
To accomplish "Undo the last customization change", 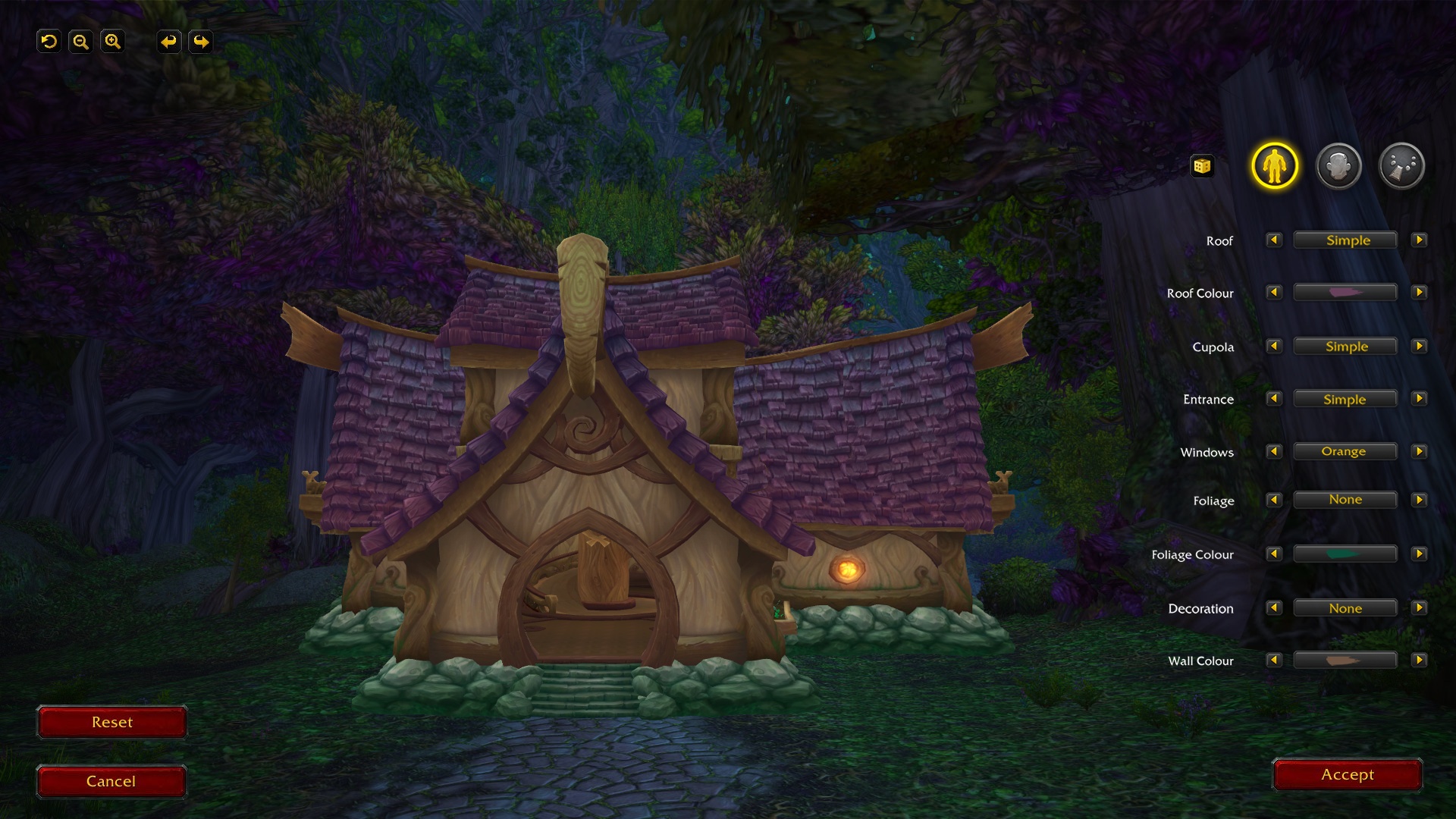I will tap(168, 42).
